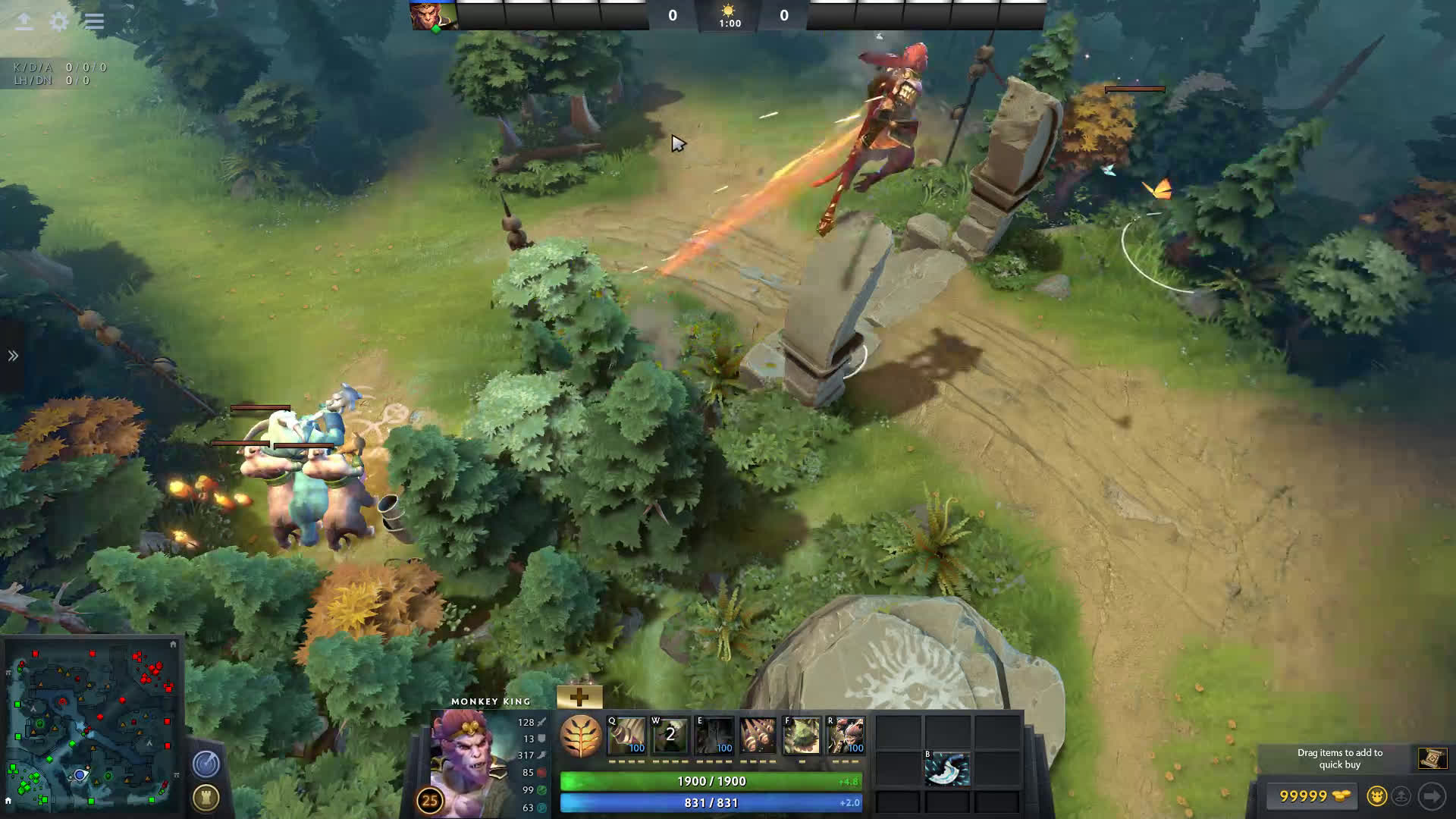Use the Tree Dance ability

pos(670,735)
